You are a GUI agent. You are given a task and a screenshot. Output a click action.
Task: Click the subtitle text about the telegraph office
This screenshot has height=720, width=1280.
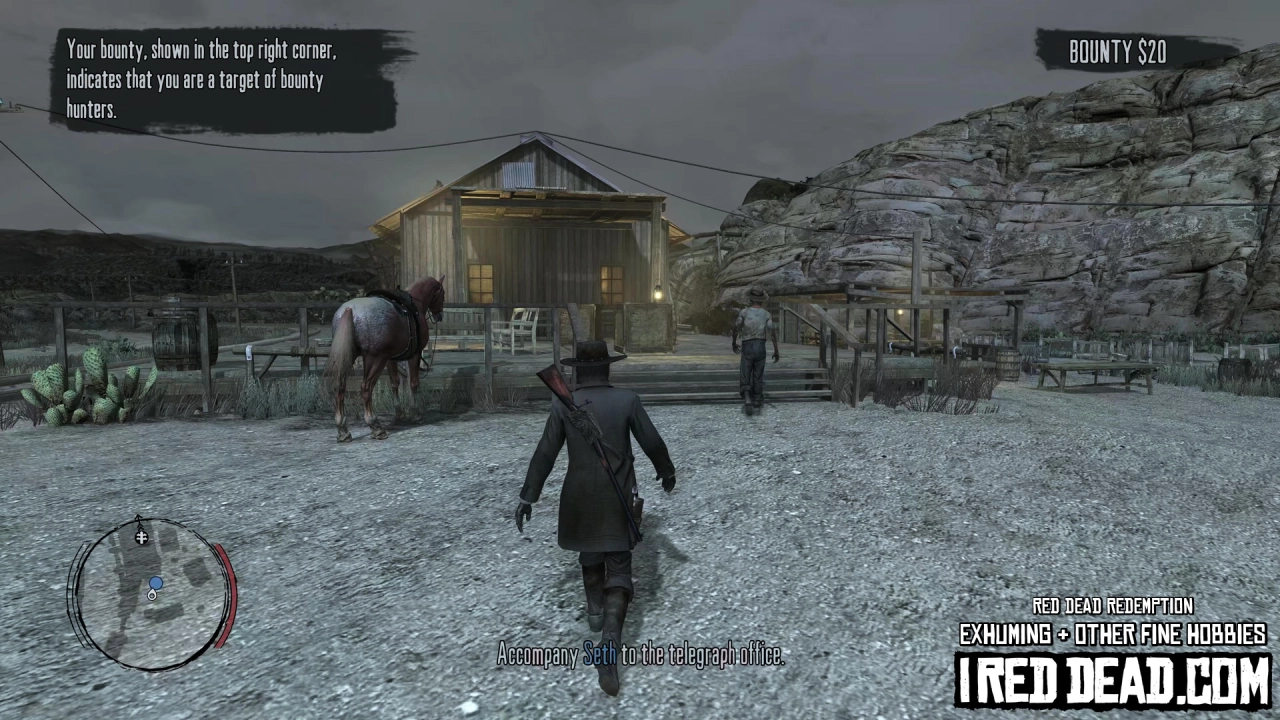coord(640,655)
